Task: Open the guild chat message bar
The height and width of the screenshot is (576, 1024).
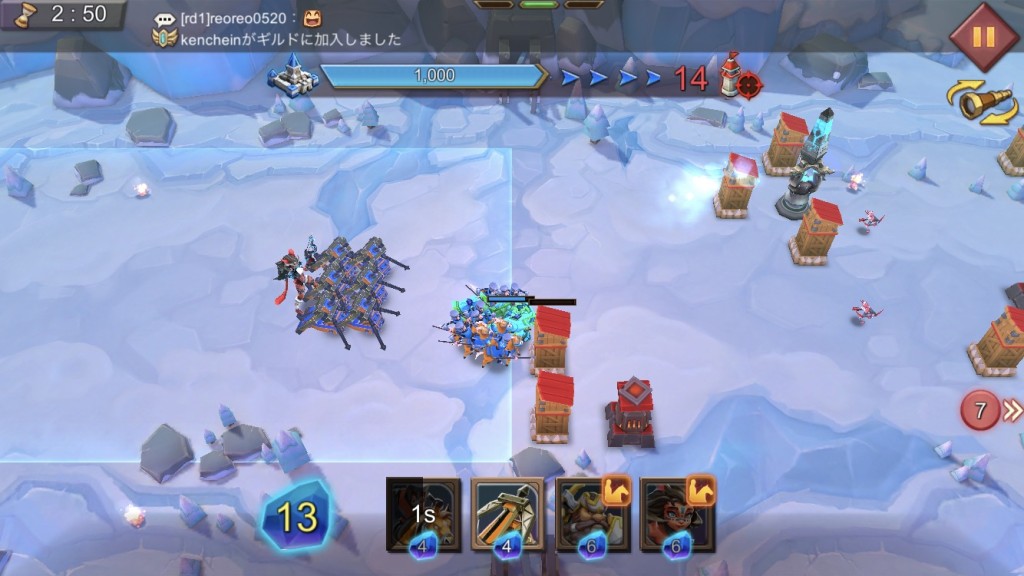Action: click(280, 30)
